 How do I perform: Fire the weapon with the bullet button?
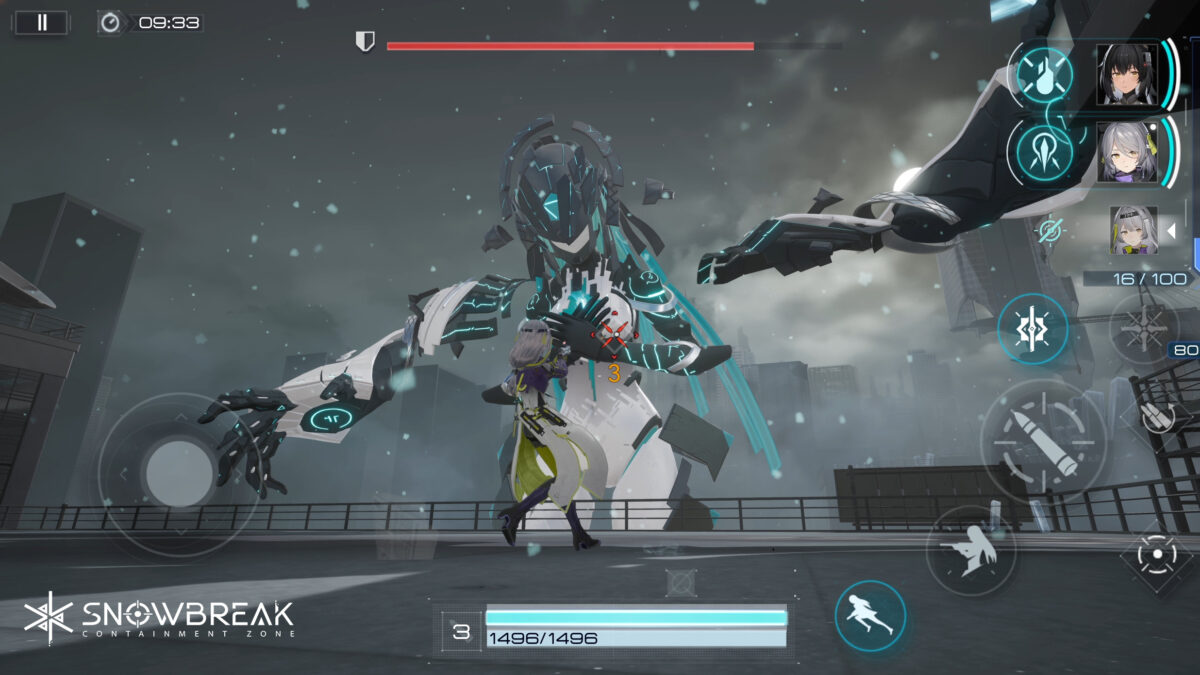(1043, 441)
